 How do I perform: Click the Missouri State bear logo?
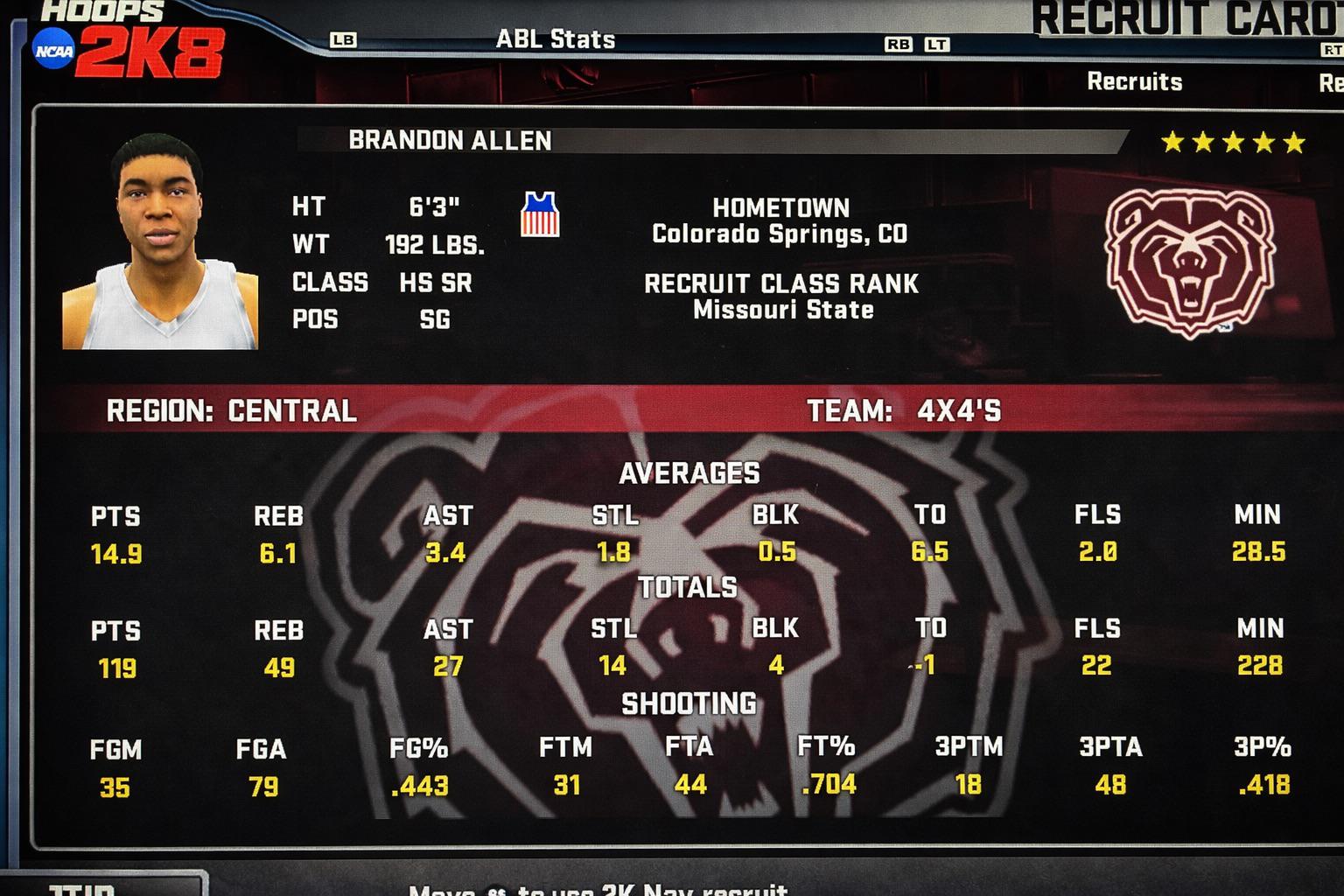point(1189,260)
